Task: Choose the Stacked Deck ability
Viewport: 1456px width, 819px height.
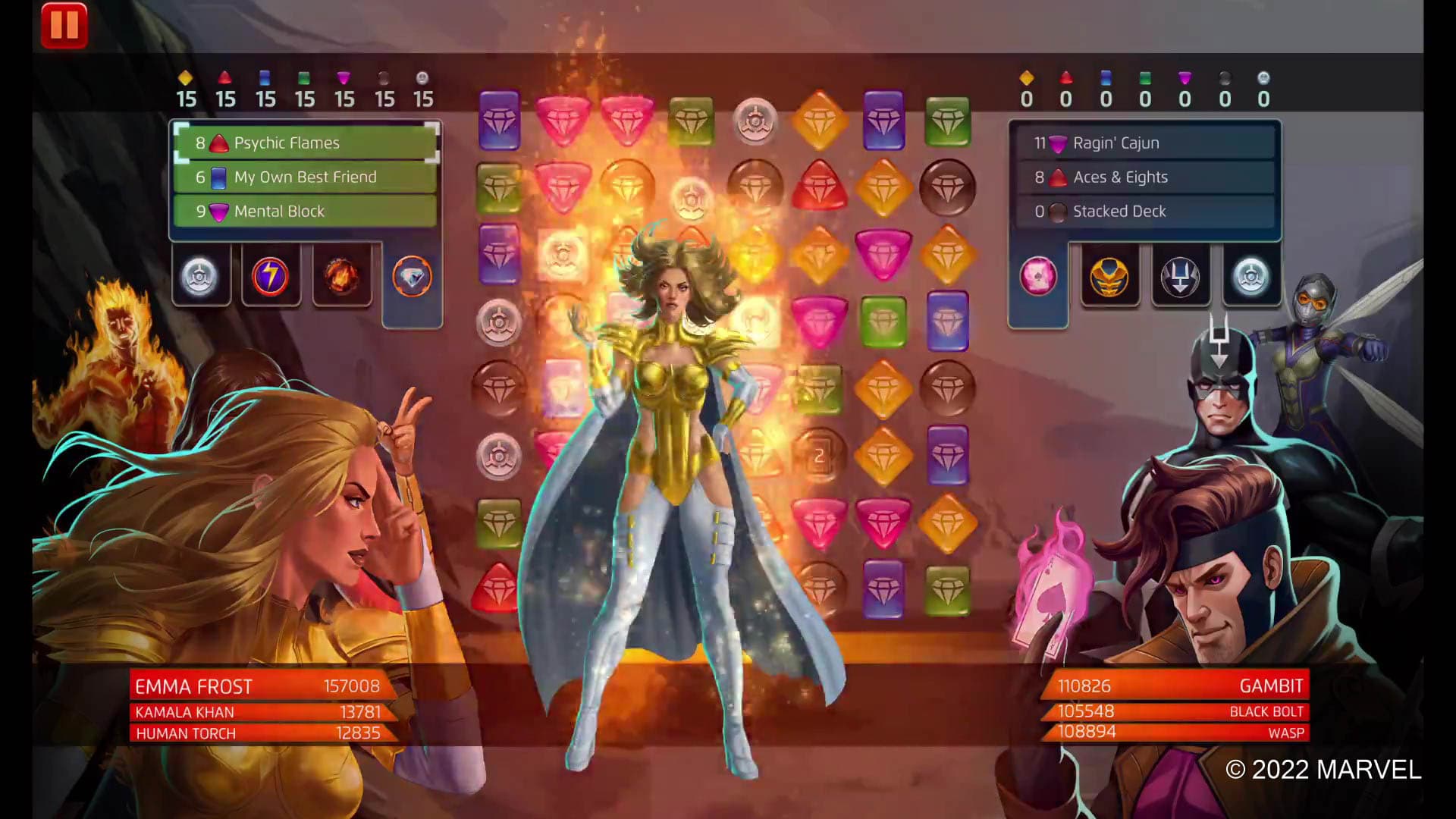Action: click(1147, 212)
